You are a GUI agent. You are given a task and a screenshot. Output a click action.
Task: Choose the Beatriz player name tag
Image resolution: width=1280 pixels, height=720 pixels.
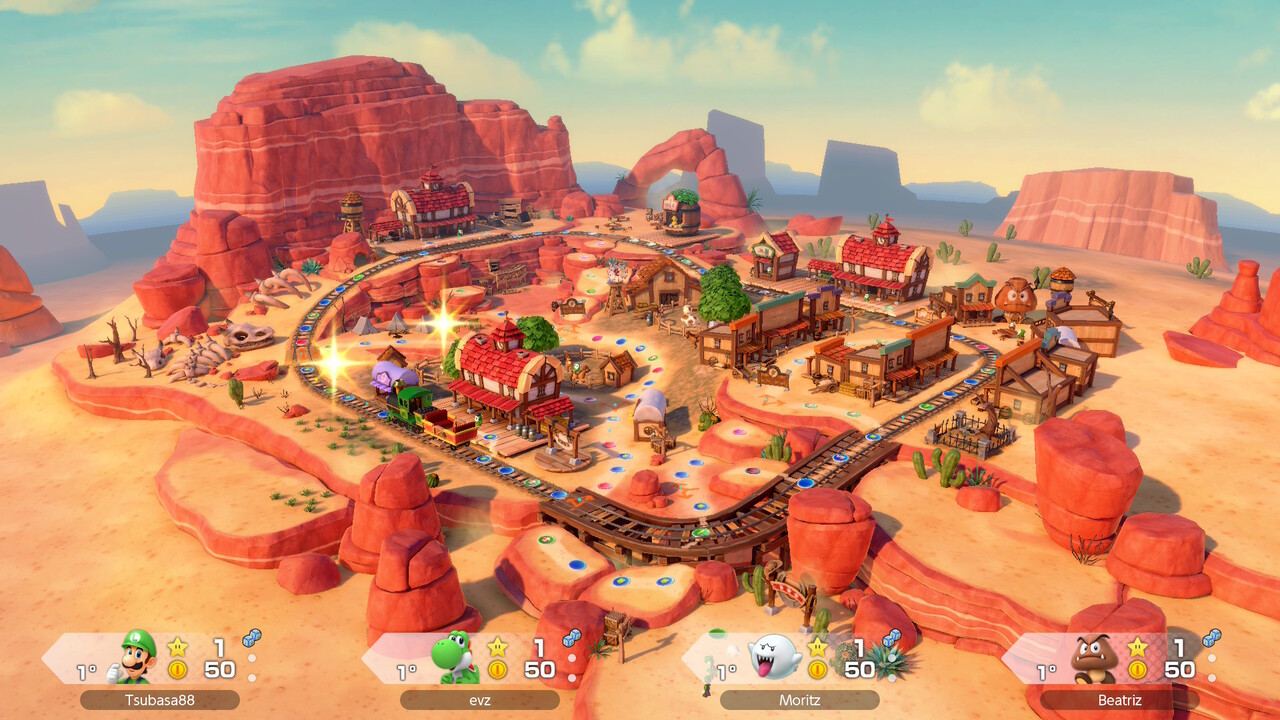click(x=1119, y=700)
